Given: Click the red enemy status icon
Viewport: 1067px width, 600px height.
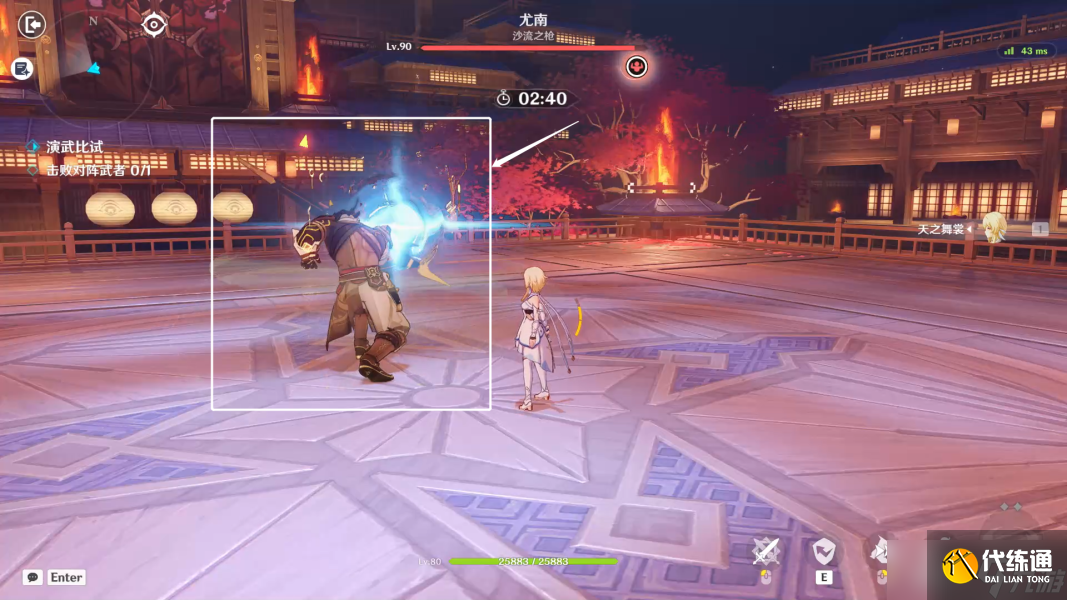Looking at the screenshot, I should [636, 67].
